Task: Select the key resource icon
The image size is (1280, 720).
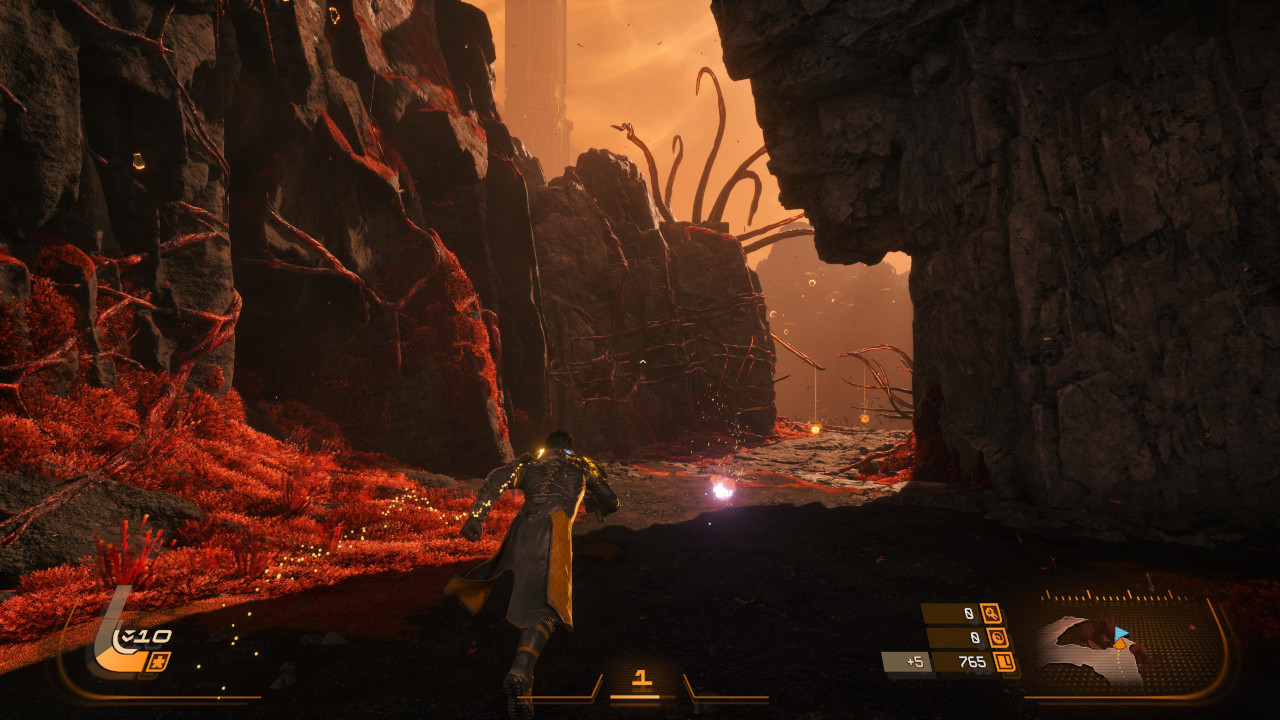Action: coord(991,614)
